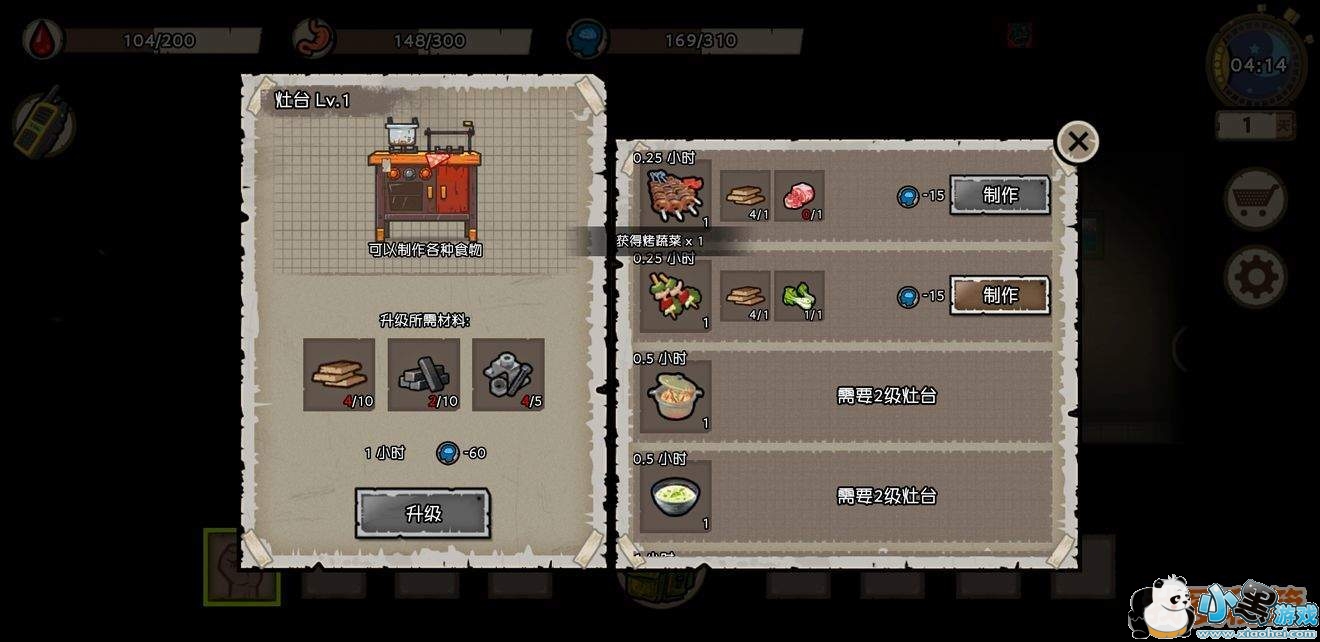Close the stove crafting panel
1320x642 pixels.
pyautogui.click(x=1077, y=142)
